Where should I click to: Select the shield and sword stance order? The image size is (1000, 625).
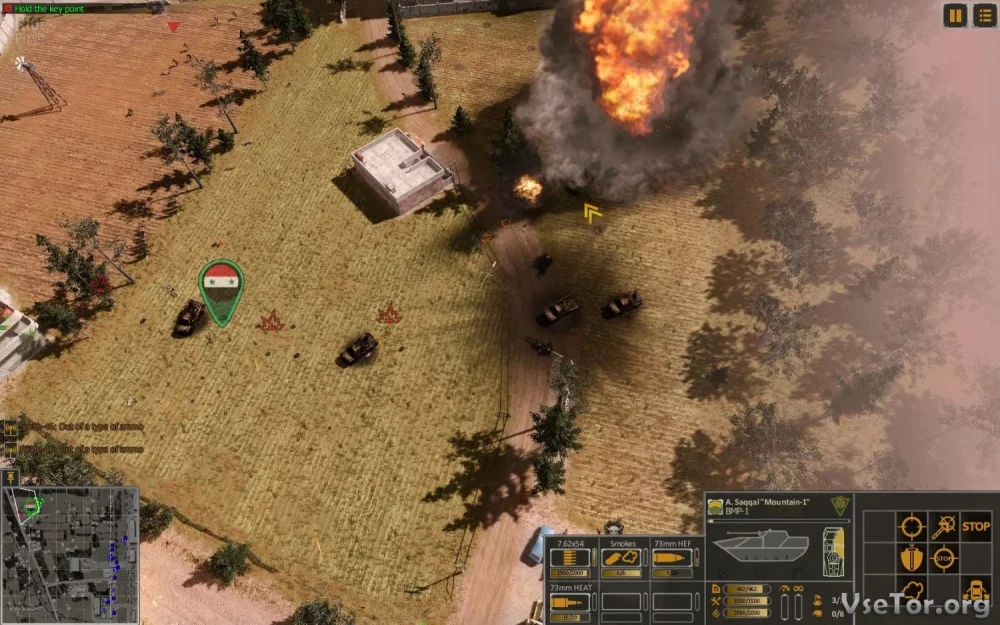(910, 558)
